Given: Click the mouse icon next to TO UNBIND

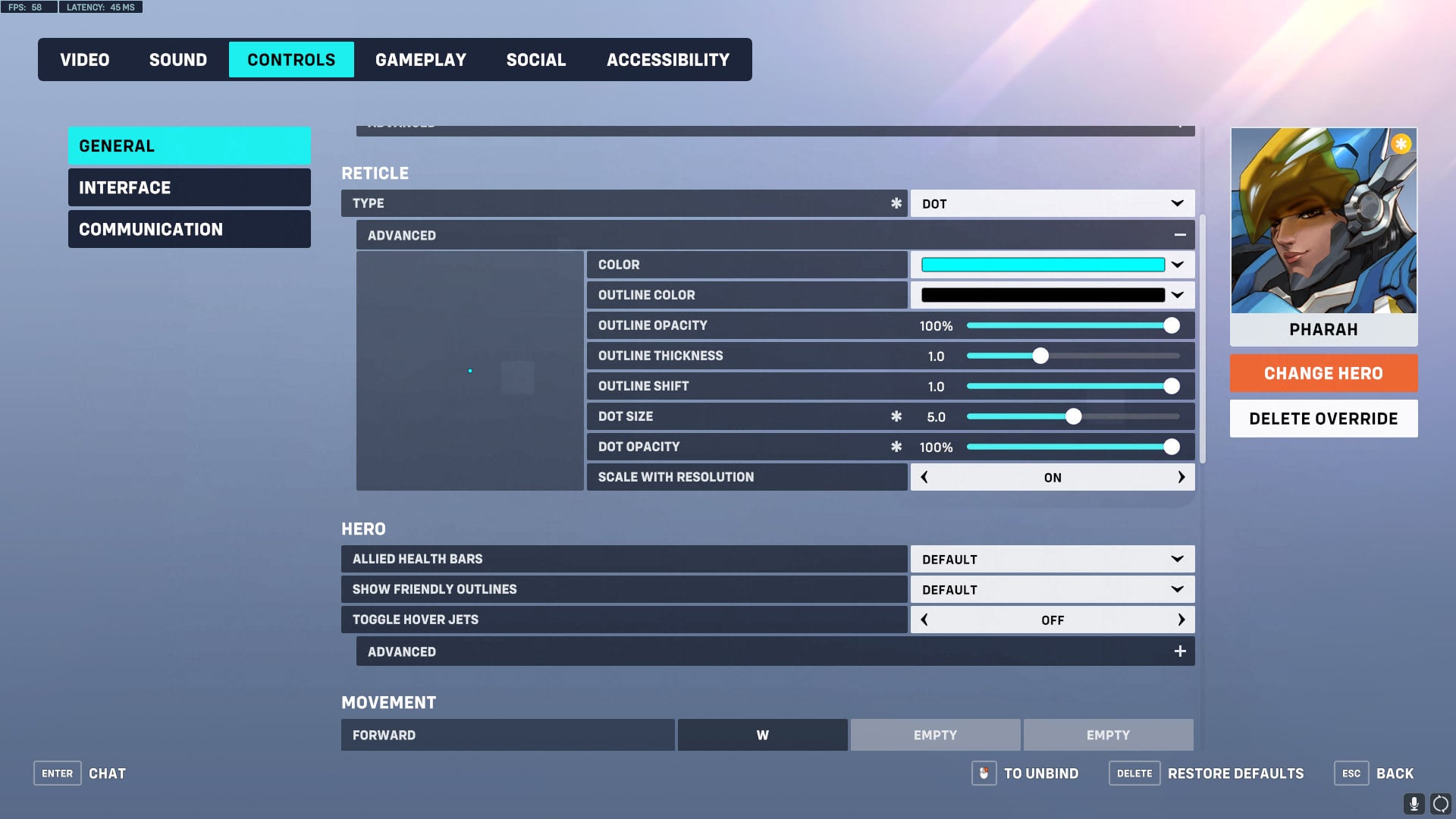Looking at the screenshot, I should pos(984,773).
